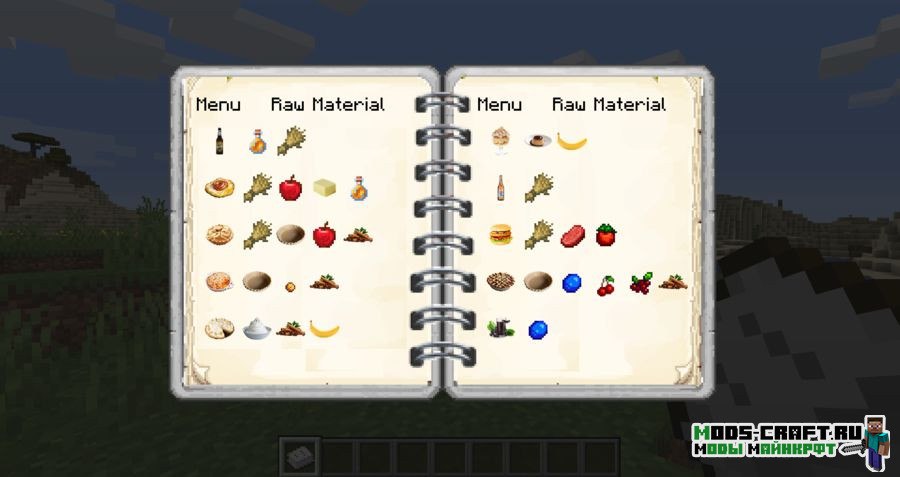This screenshot has width=900, height=477.
Task: Choose the dark berry drink menu item
Action: coord(500,329)
